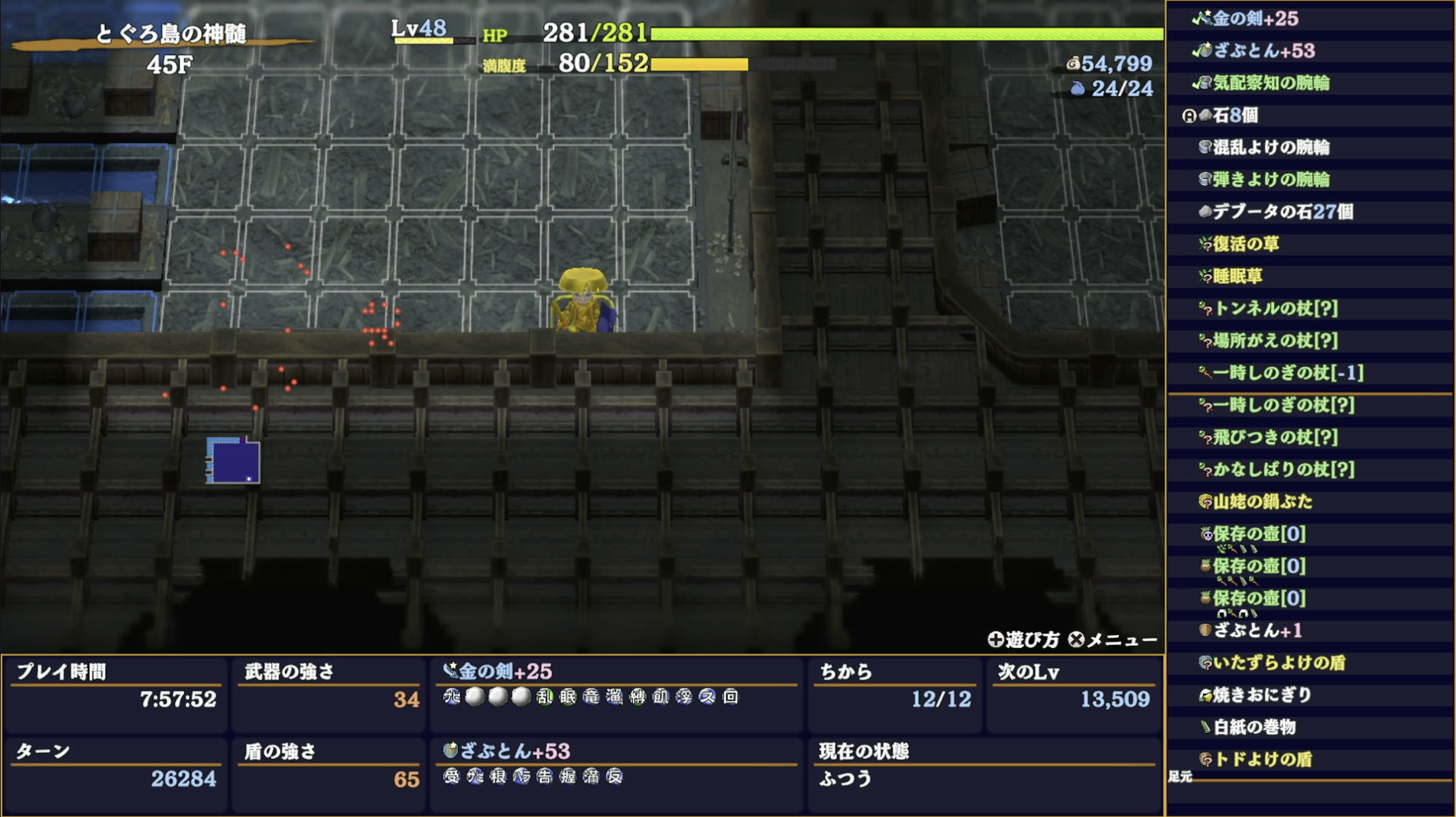
Task: Click the 復活の草 herb icon
Action: tap(1206, 245)
